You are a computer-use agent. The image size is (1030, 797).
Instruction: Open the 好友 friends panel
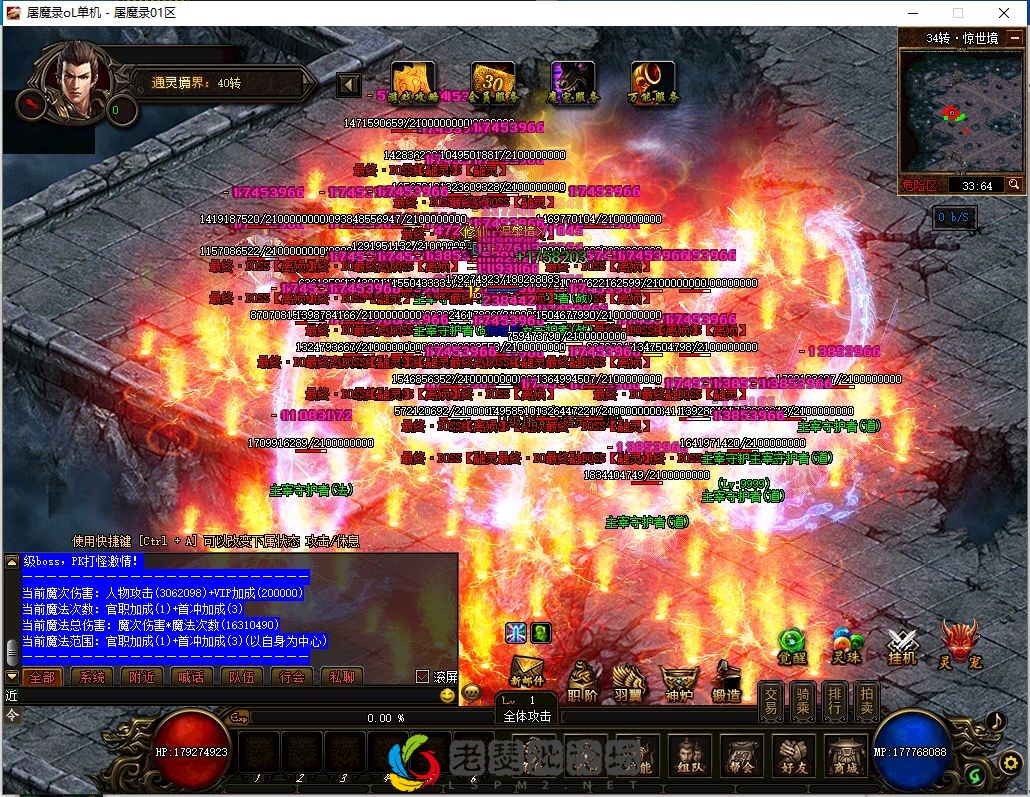pos(794,758)
